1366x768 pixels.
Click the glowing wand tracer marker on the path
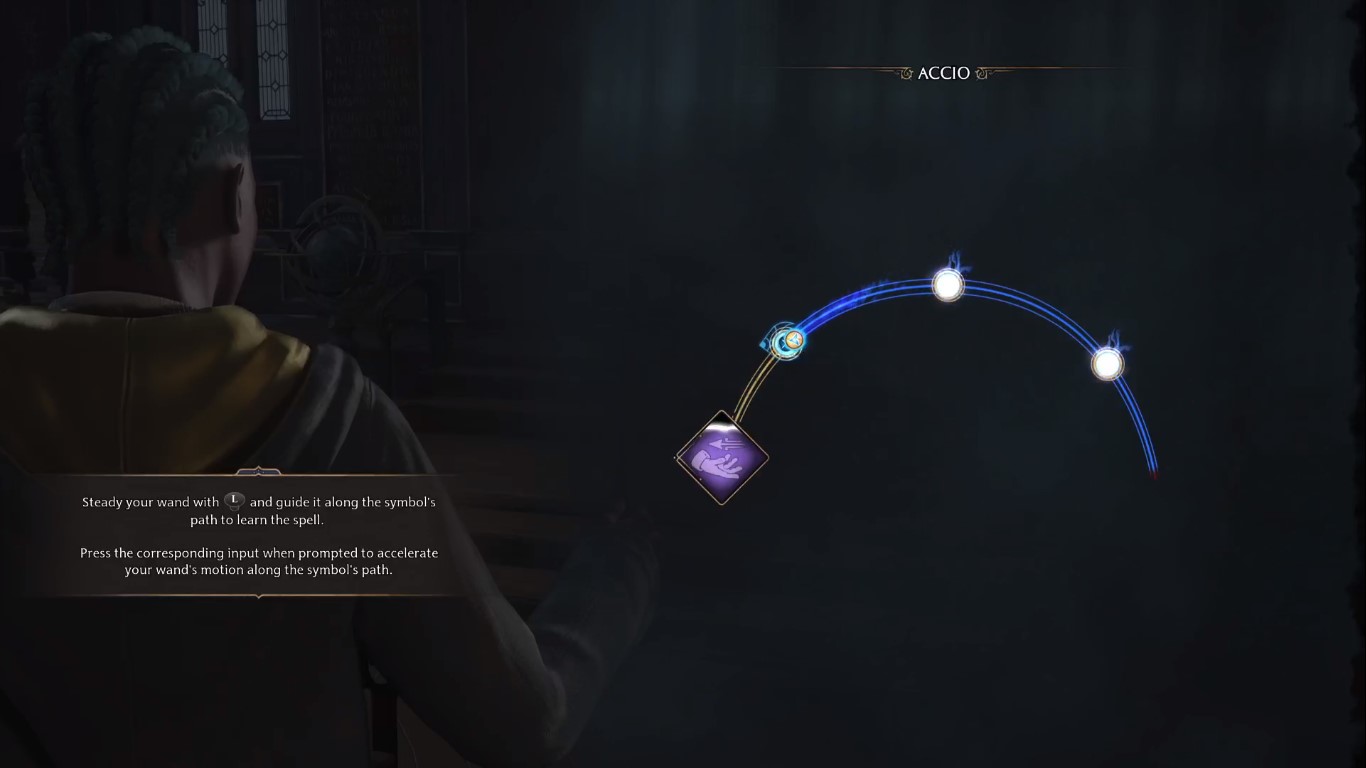click(786, 340)
